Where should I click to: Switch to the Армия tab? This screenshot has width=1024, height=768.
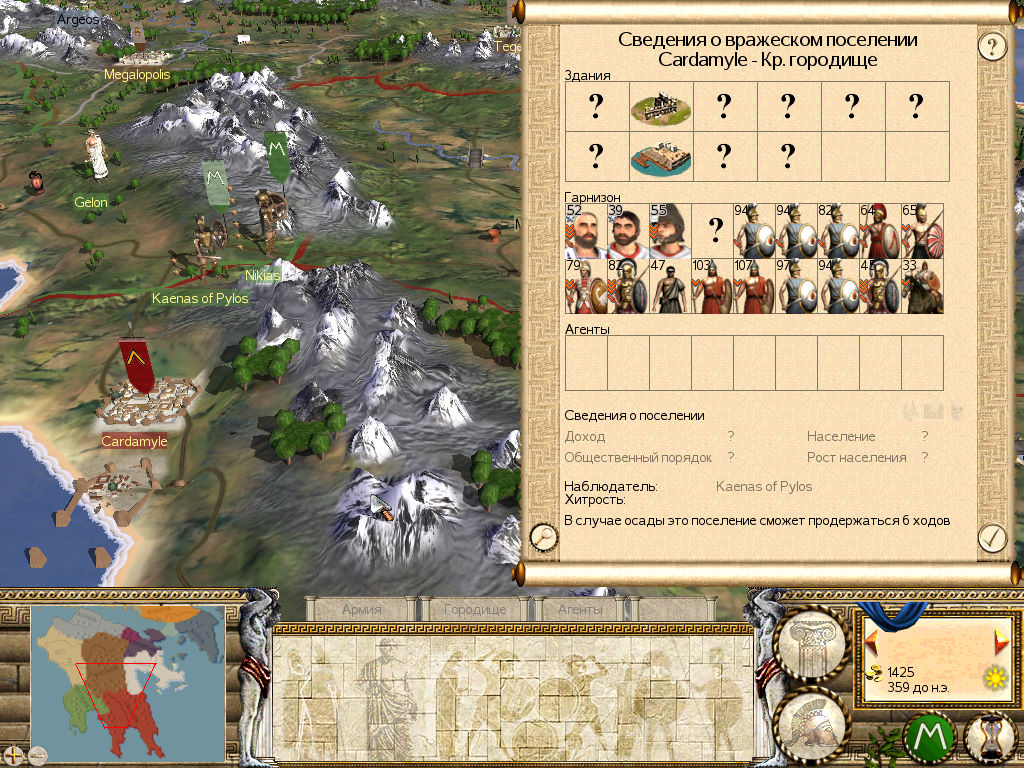click(361, 608)
